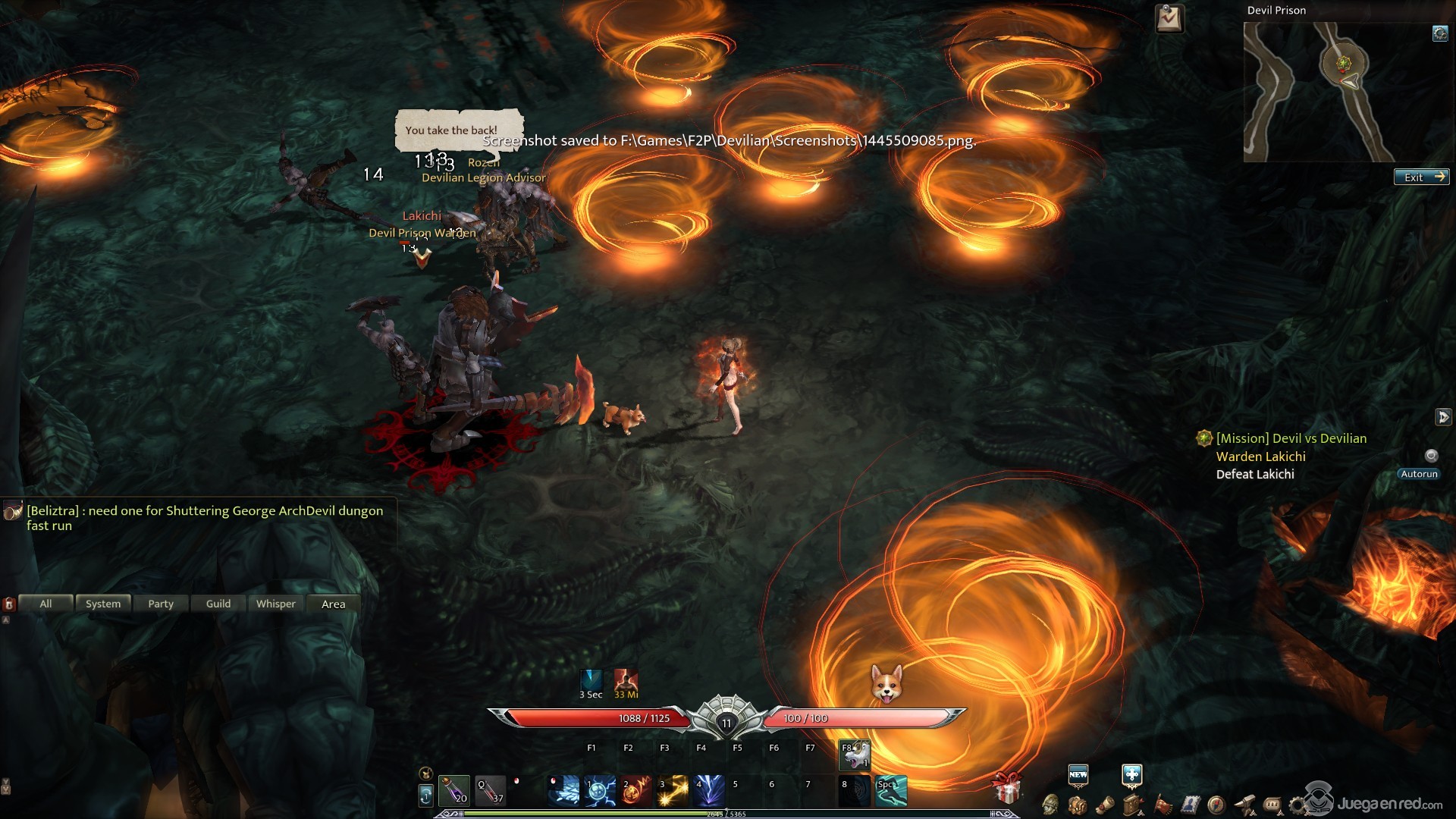The image size is (1456, 819).
Task: Show the Whisper chat tab
Action: coord(276,604)
